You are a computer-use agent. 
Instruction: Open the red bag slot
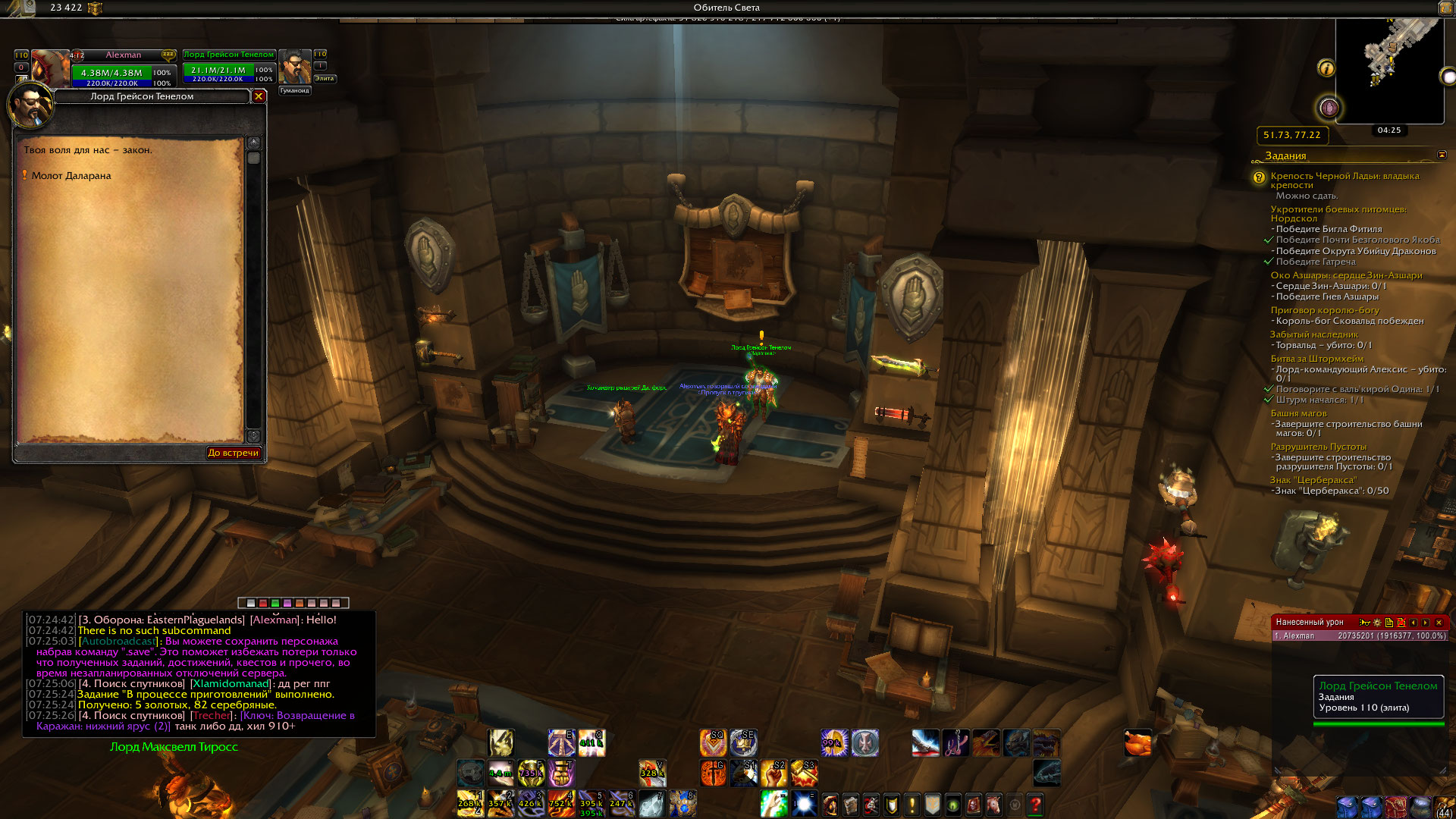click(1397, 806)
